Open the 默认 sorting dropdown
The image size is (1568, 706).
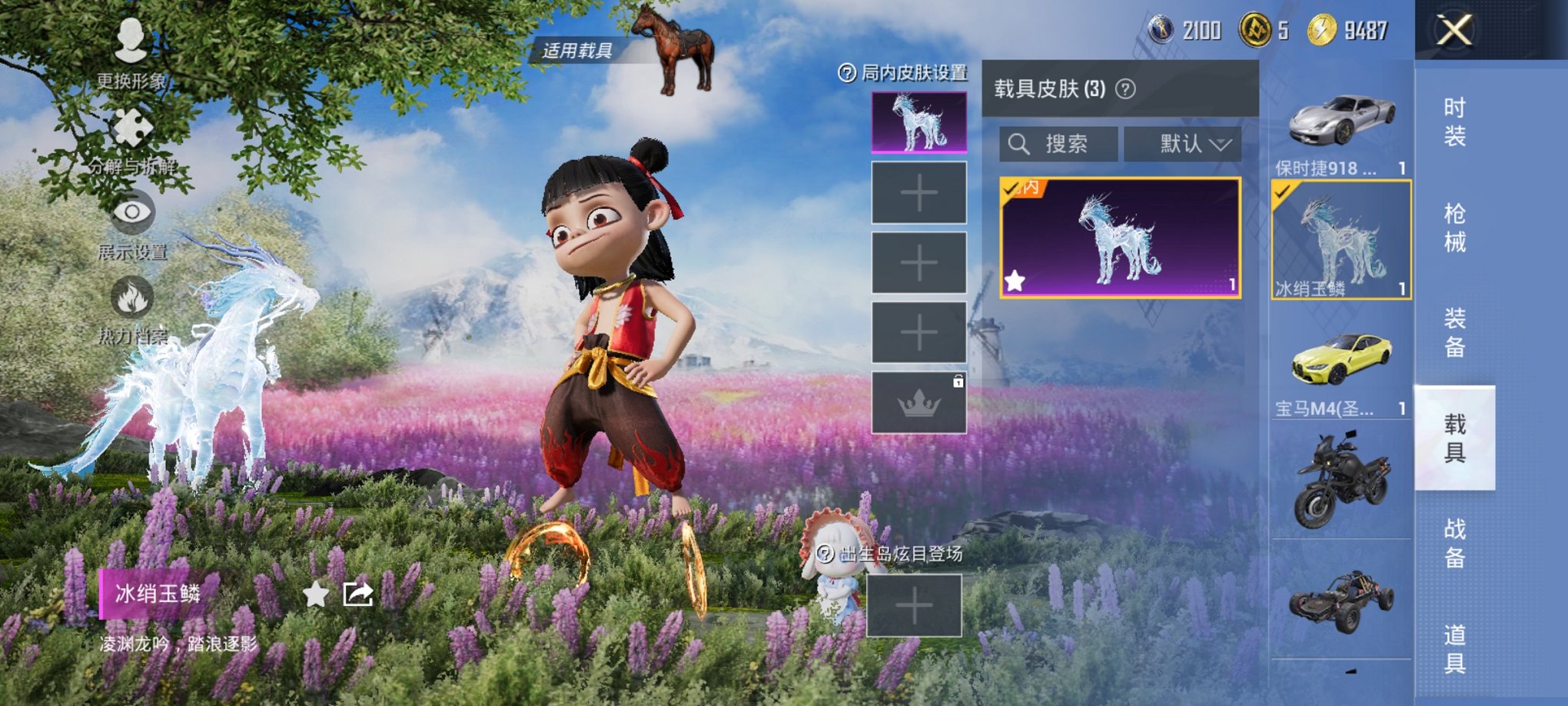[1181, 144]
